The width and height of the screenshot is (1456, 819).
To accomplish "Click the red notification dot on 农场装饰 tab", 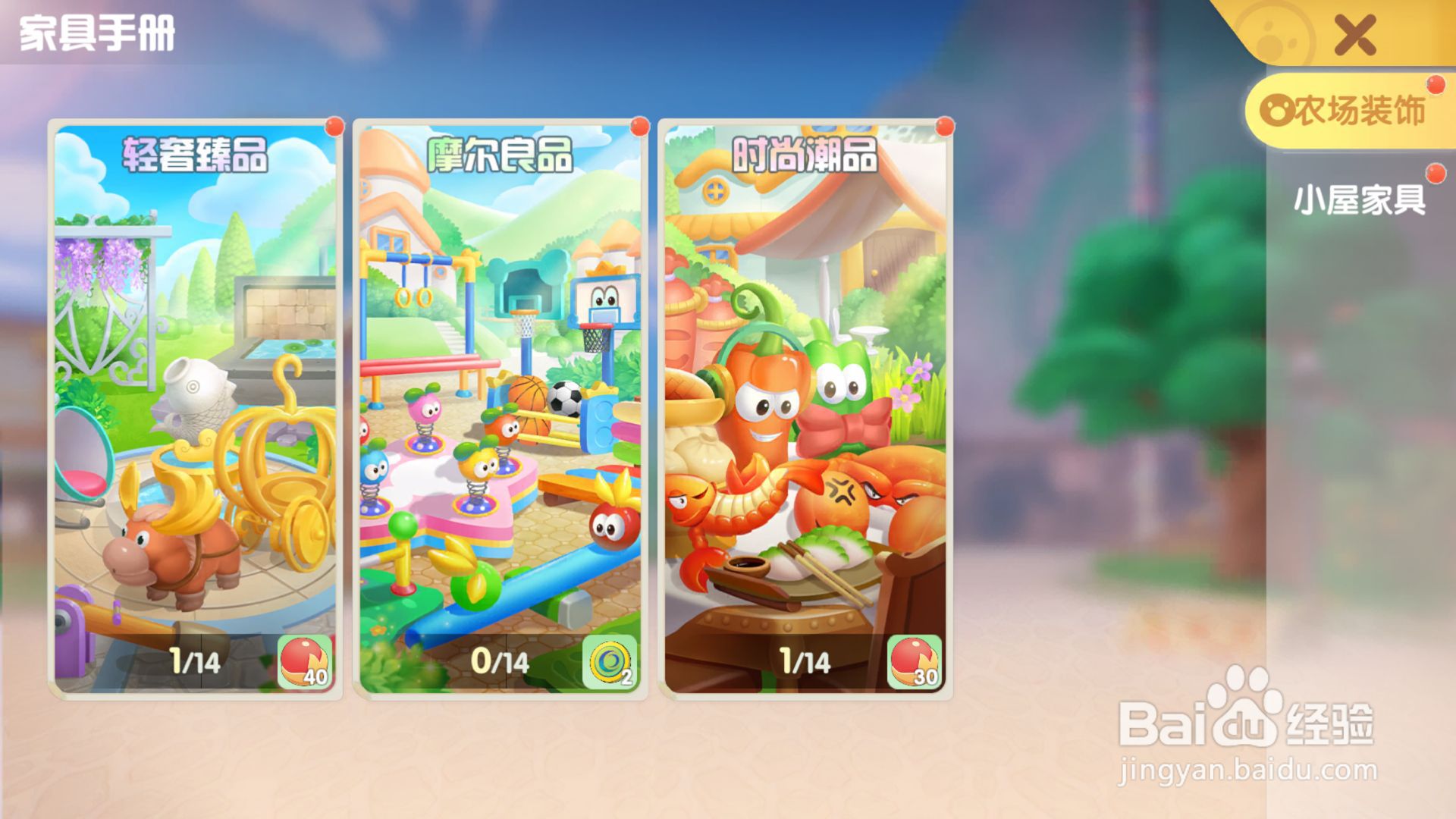I will point(1434,86).
